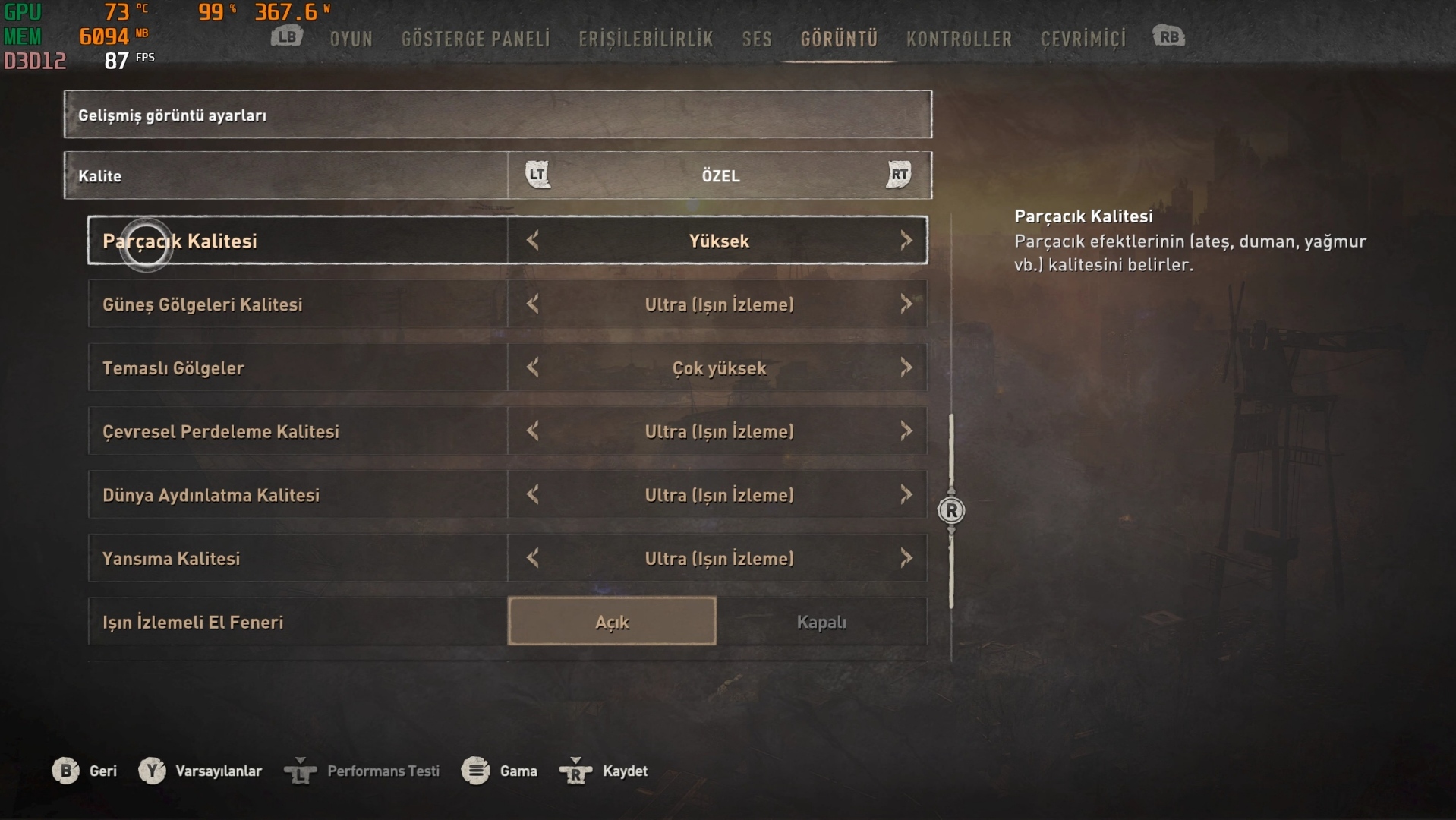The height and width of the screenshot is (820, 1456).
Task: Select the ERİŞİLEBİLİRLİK tab
Action: click(645, 39)
